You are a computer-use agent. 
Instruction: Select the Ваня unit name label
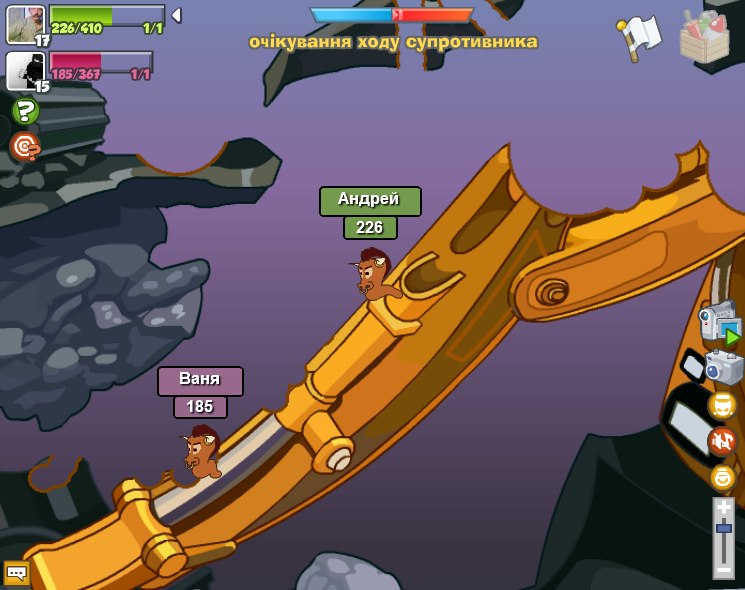tap(200, 380)
